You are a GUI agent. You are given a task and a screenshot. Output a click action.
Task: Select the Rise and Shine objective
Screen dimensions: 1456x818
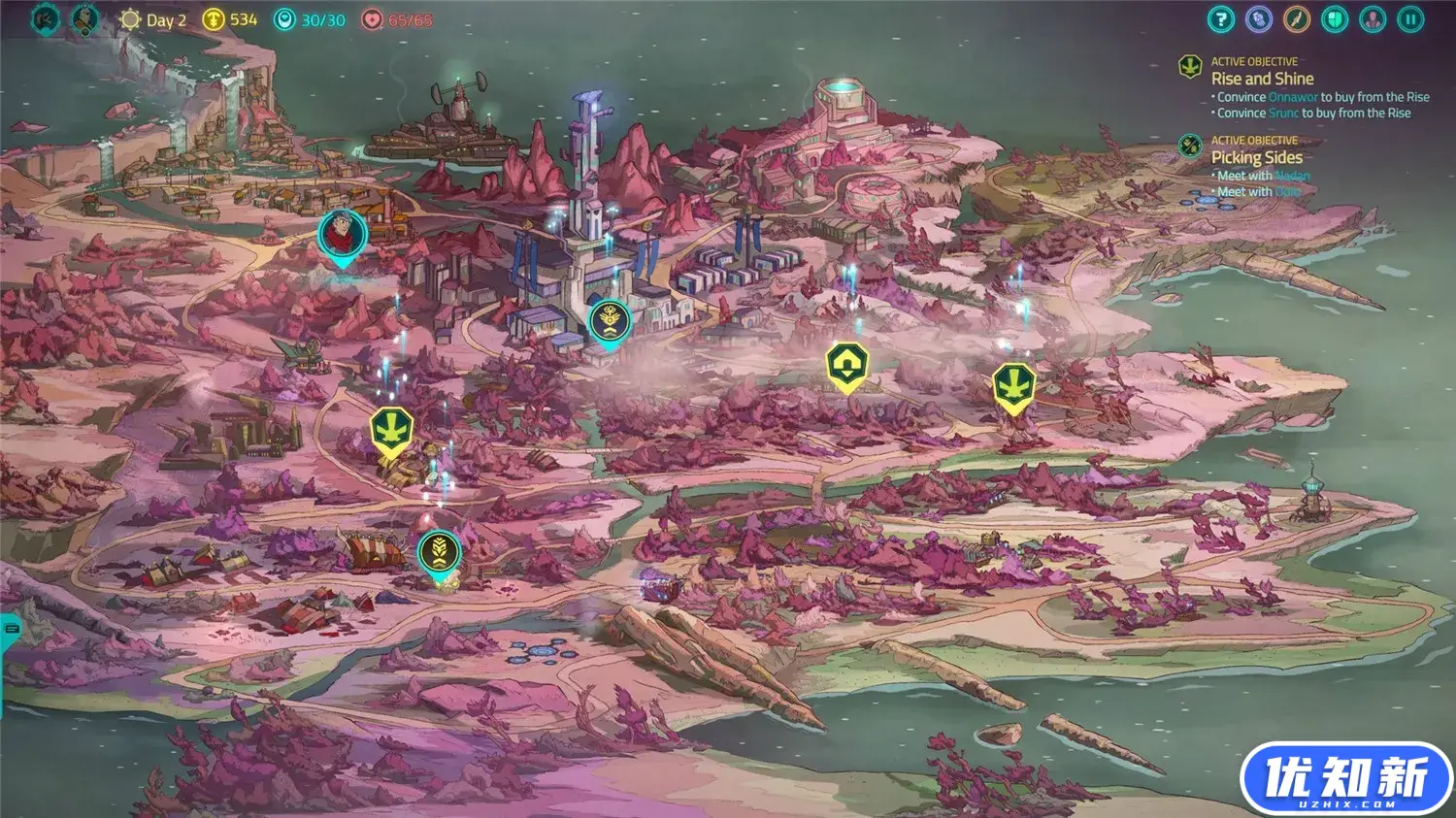tap(1262, 79)
